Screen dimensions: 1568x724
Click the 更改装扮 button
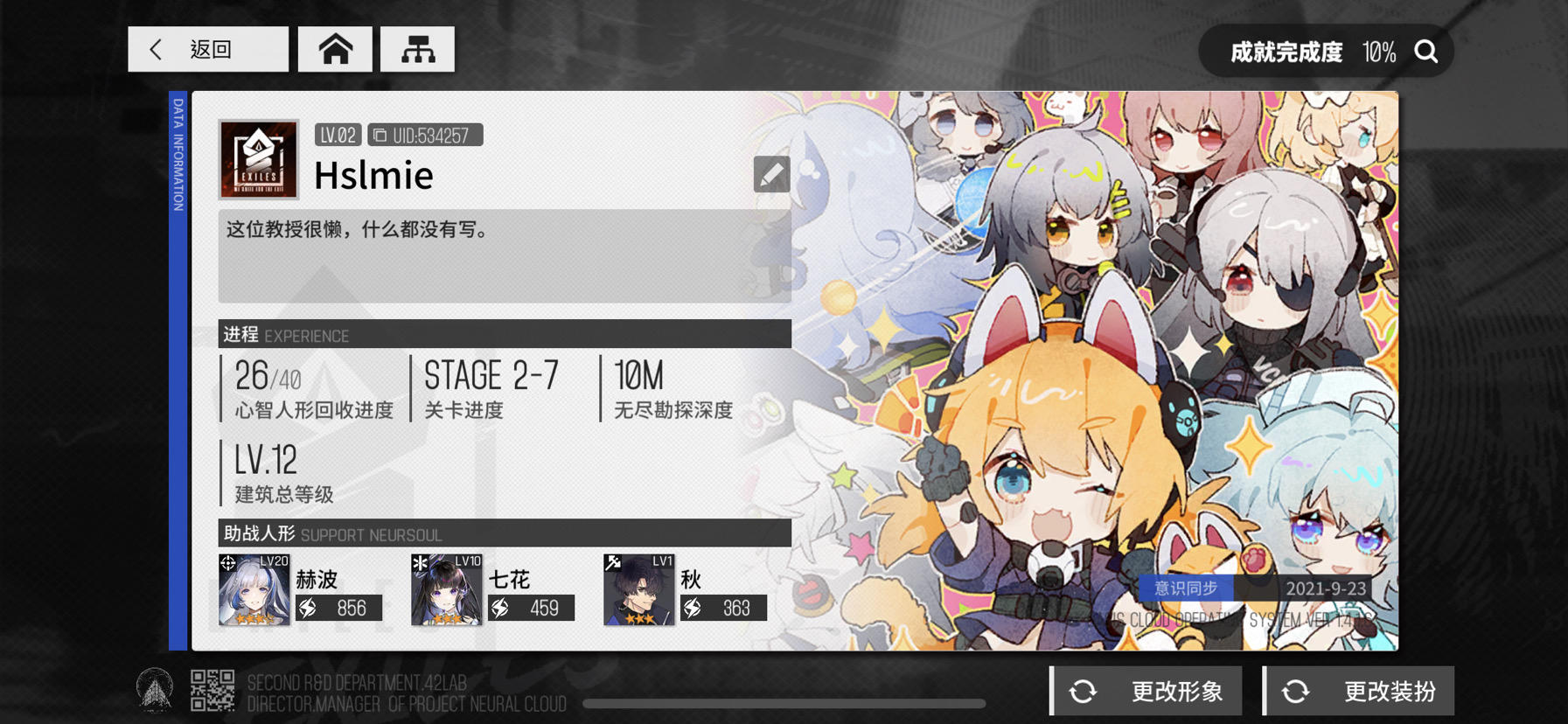[x=1359, y=690]
